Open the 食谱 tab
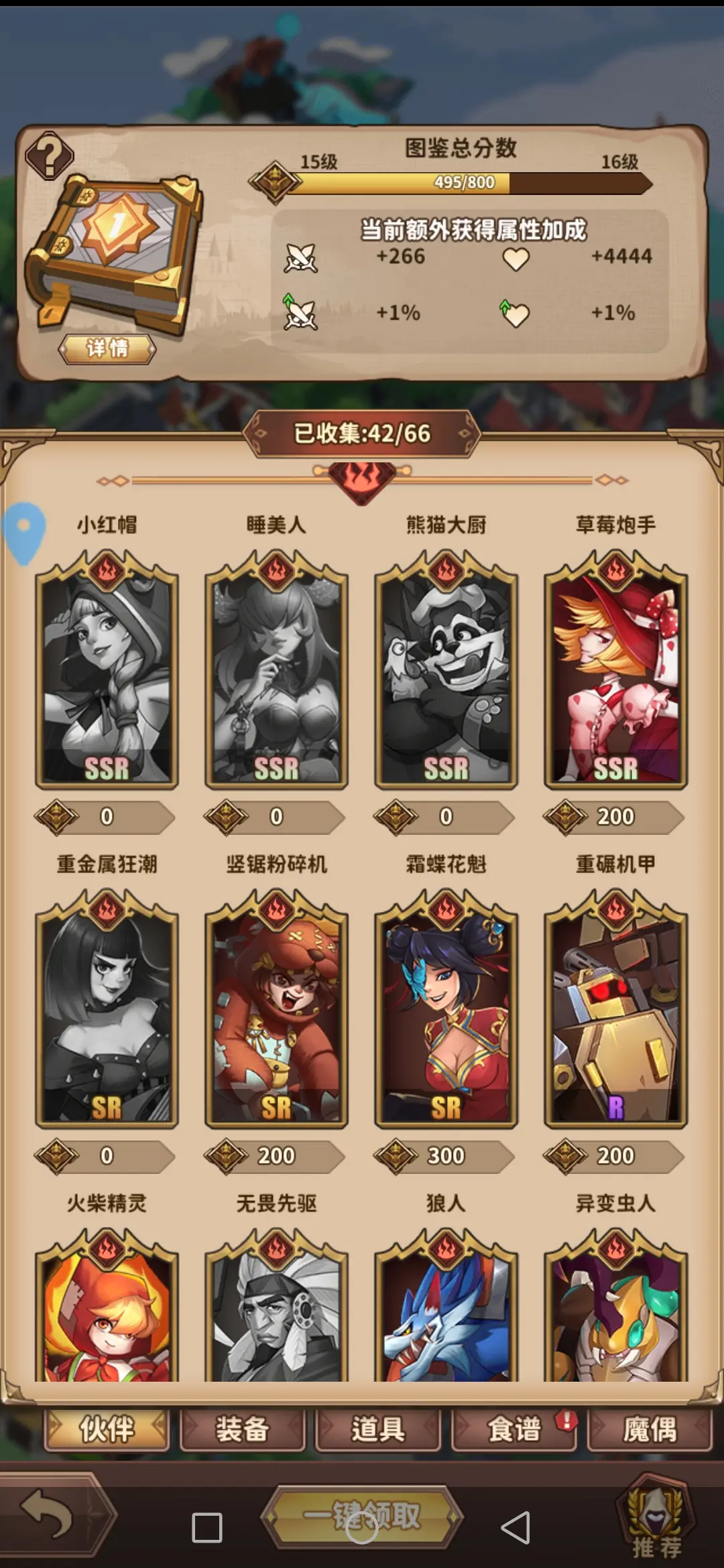 [x=514, y=1429]
